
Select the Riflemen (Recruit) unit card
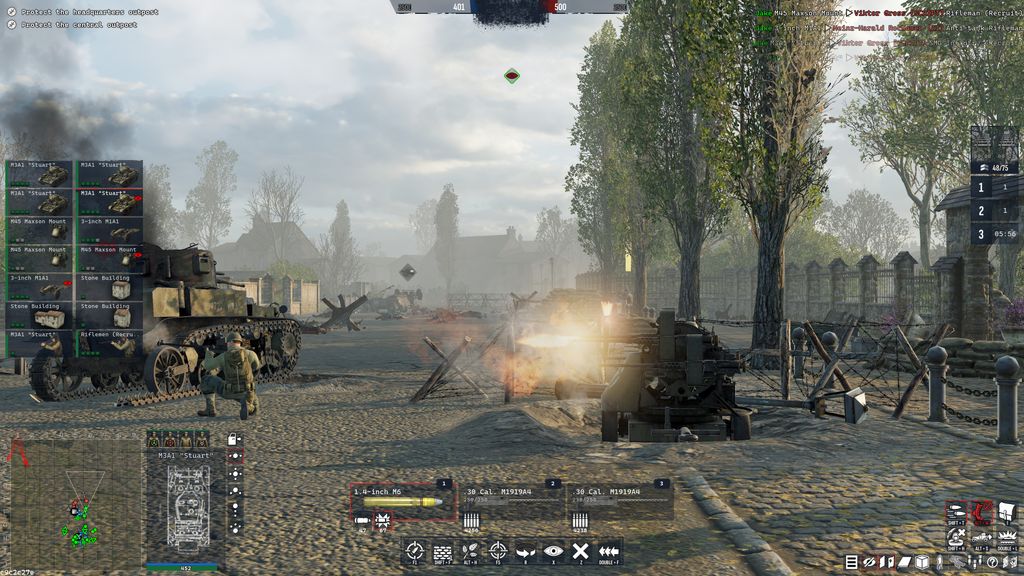click(x=110, y=343)
